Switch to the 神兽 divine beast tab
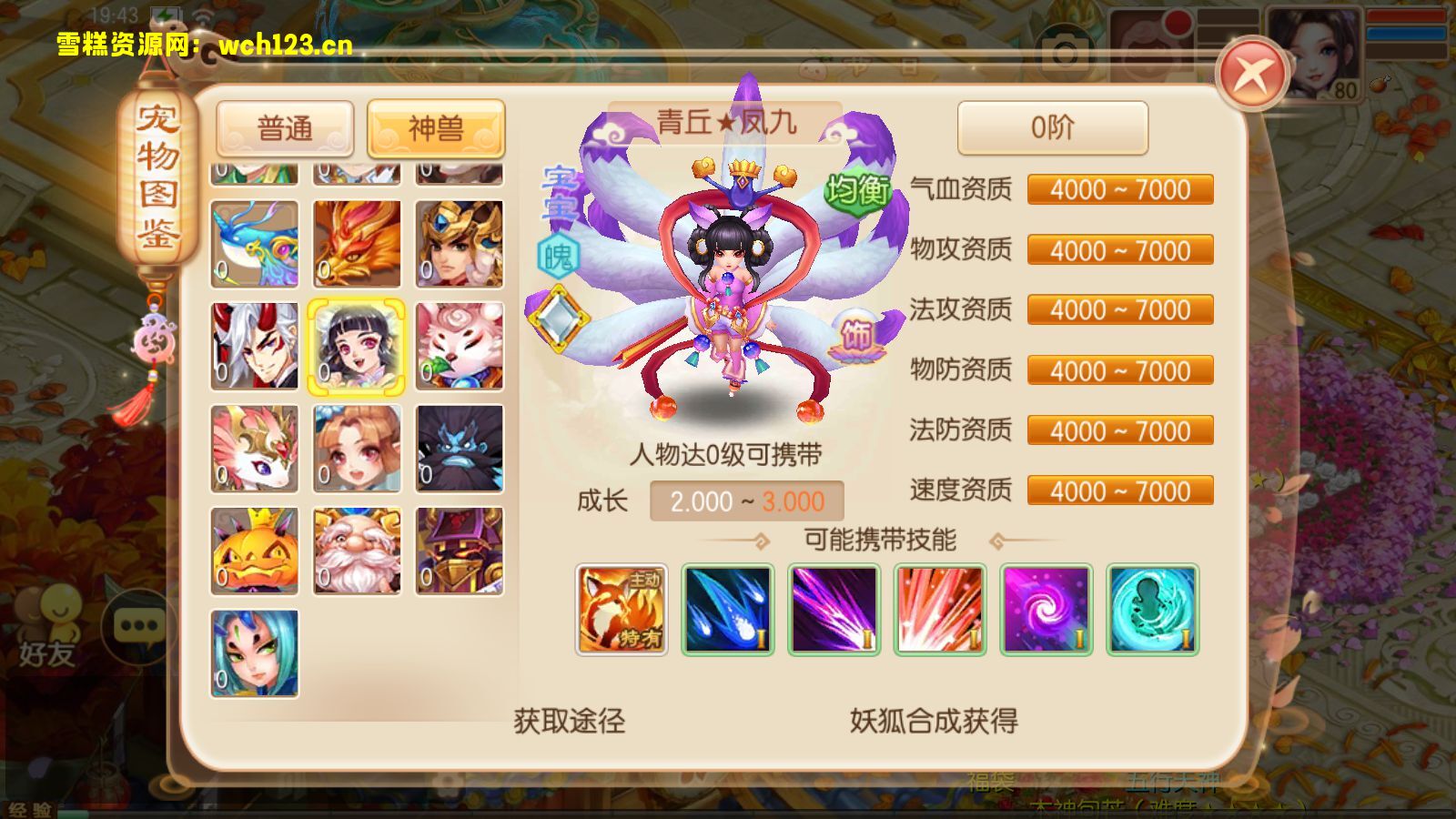Image resolution: width=1456 pixels, height=819 pixels. (x=434, y=128)
